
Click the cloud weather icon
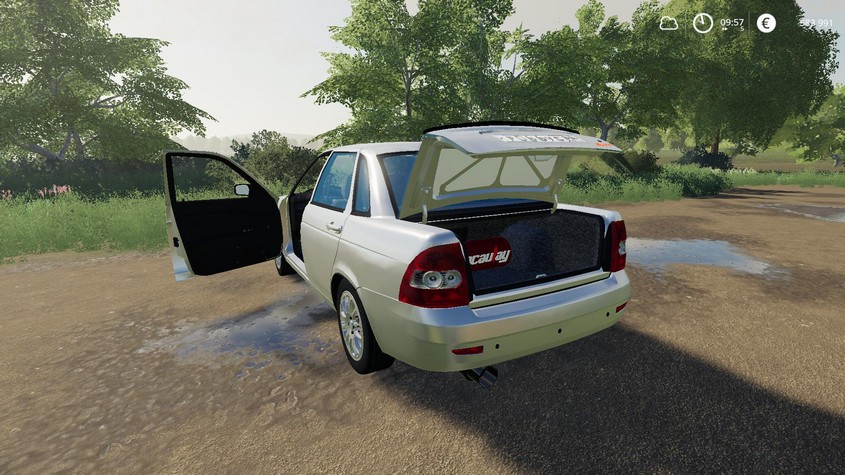pyautogui.click(x=668, y=23)
